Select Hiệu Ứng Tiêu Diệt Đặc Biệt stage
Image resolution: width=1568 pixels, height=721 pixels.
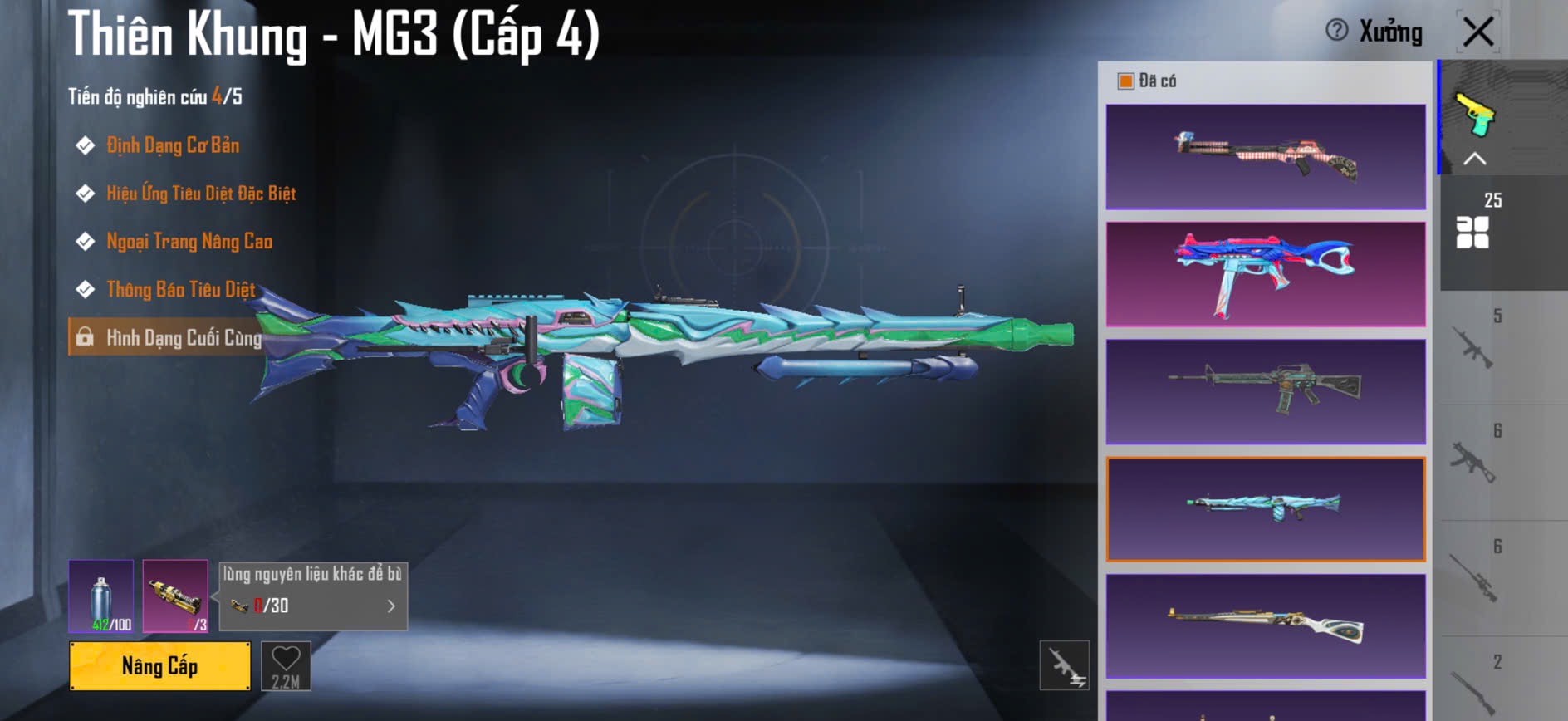(x=200, y=194)
